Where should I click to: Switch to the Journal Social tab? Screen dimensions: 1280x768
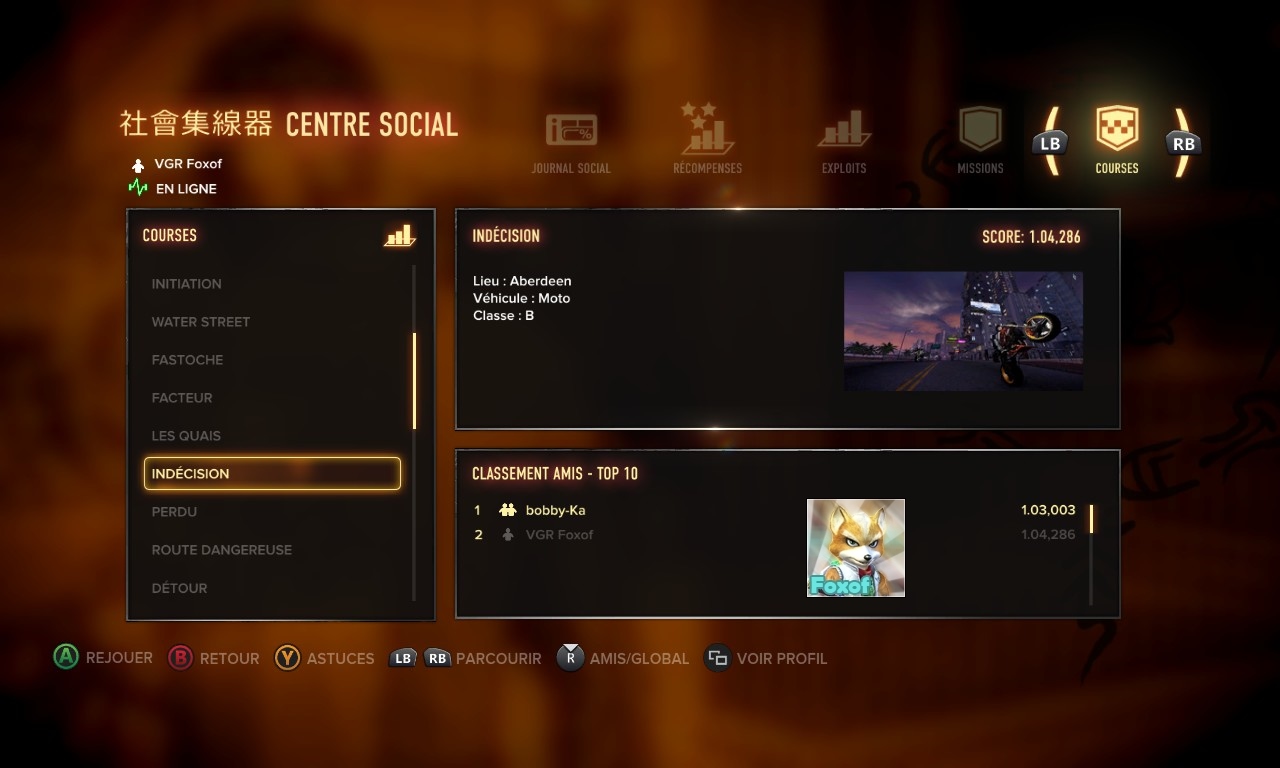coord(571,142)
